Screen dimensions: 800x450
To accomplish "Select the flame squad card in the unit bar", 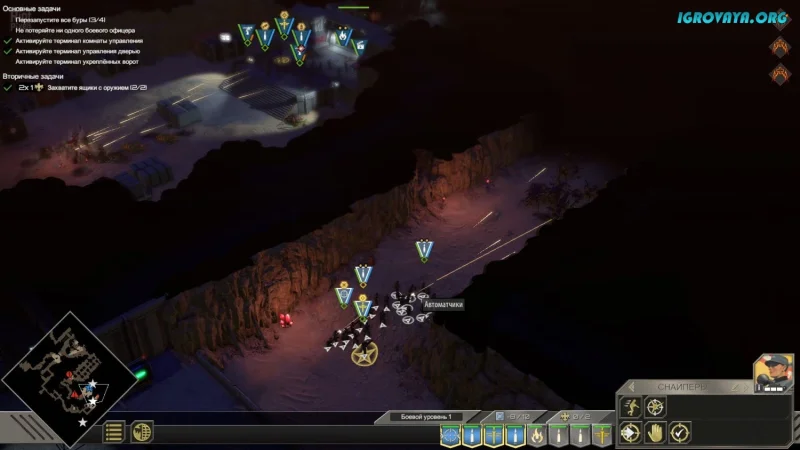I will [537, 435].
